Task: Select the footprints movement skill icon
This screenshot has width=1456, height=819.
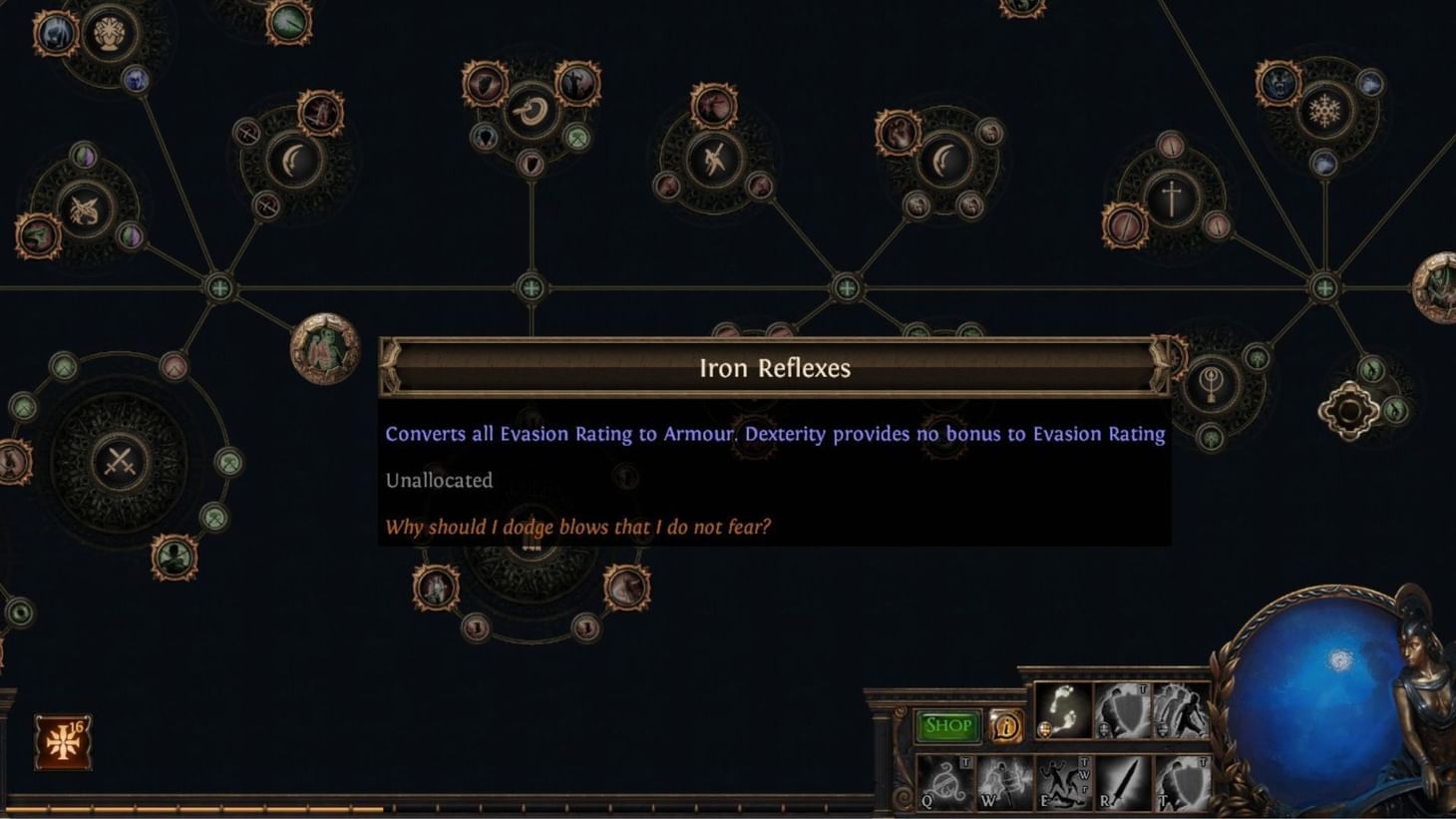Action: point(1066,712)
